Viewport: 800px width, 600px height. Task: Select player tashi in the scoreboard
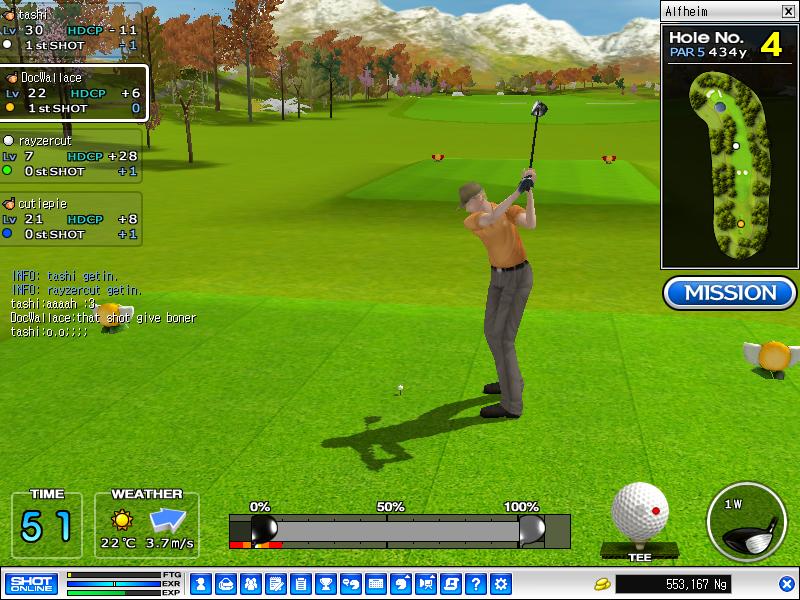pos(70,30)
